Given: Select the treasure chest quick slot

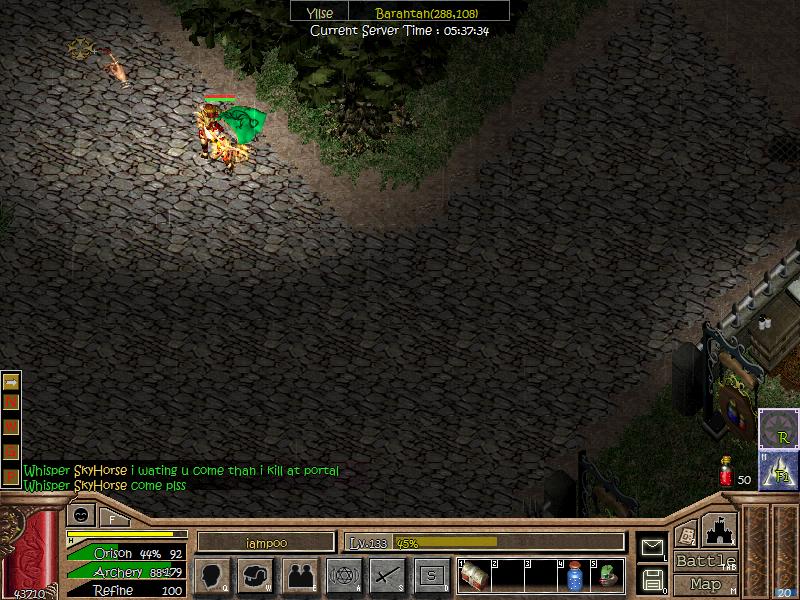Looking at the screenshot, I should click(475, 577).
